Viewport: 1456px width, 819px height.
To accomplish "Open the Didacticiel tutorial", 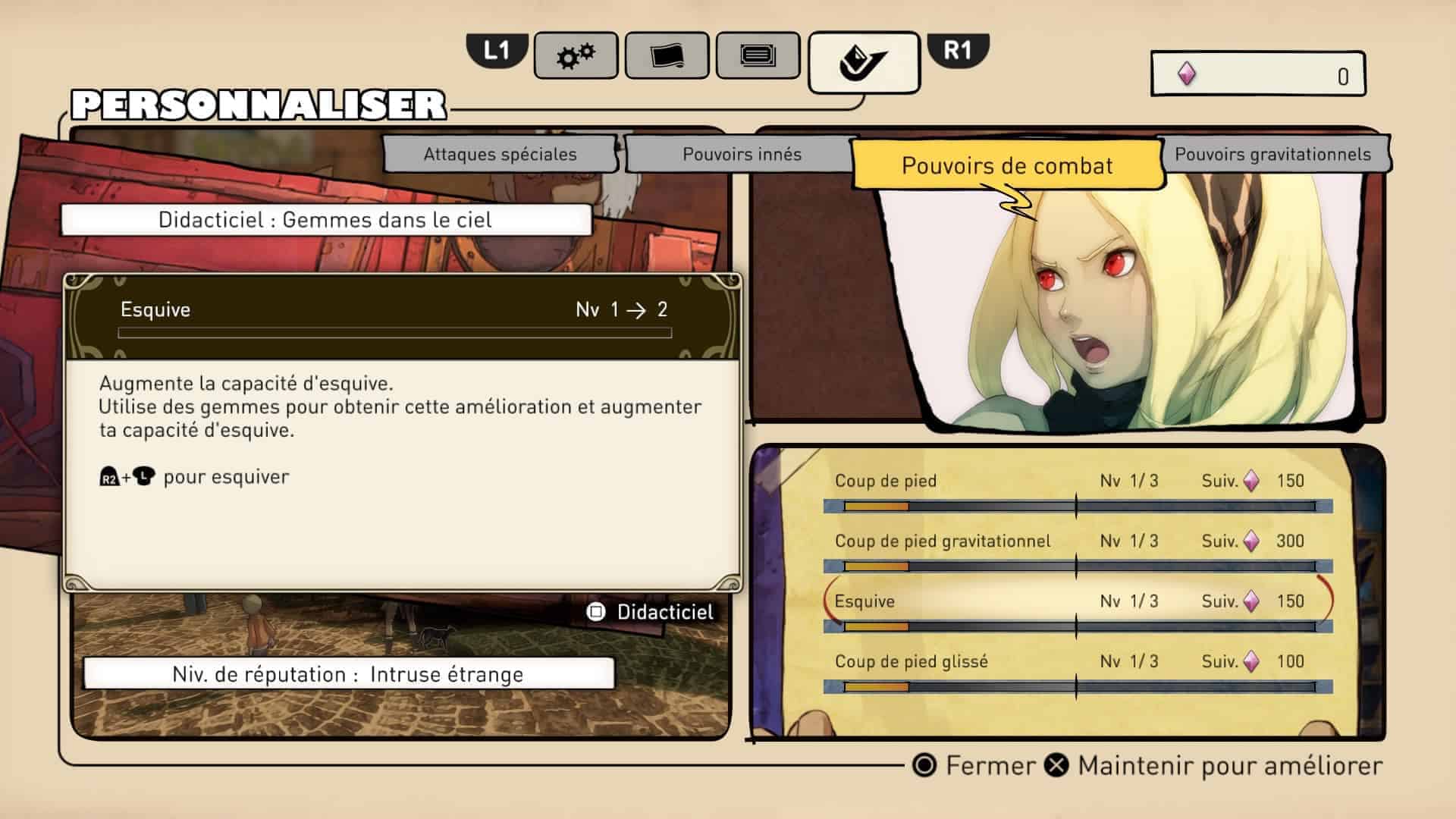I will point(651,612).
